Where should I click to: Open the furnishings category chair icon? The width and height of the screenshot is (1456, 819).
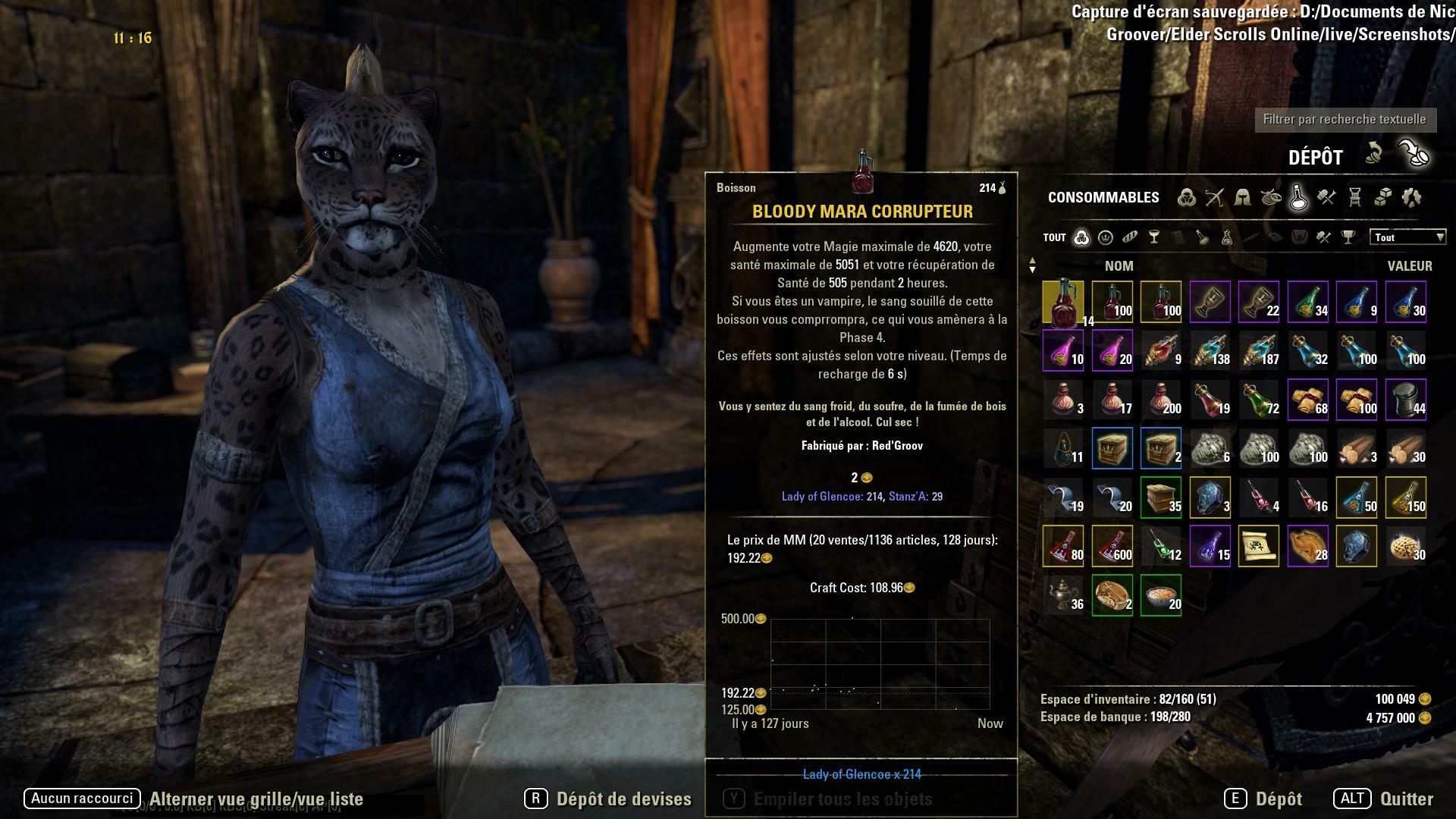coord(1354,197)
